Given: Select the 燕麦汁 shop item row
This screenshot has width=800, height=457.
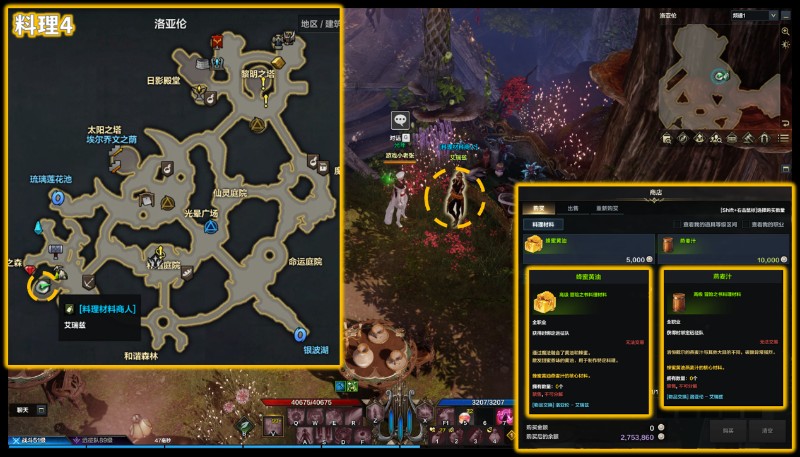Looking at the screenshot, I should click(x=720, y=246).
